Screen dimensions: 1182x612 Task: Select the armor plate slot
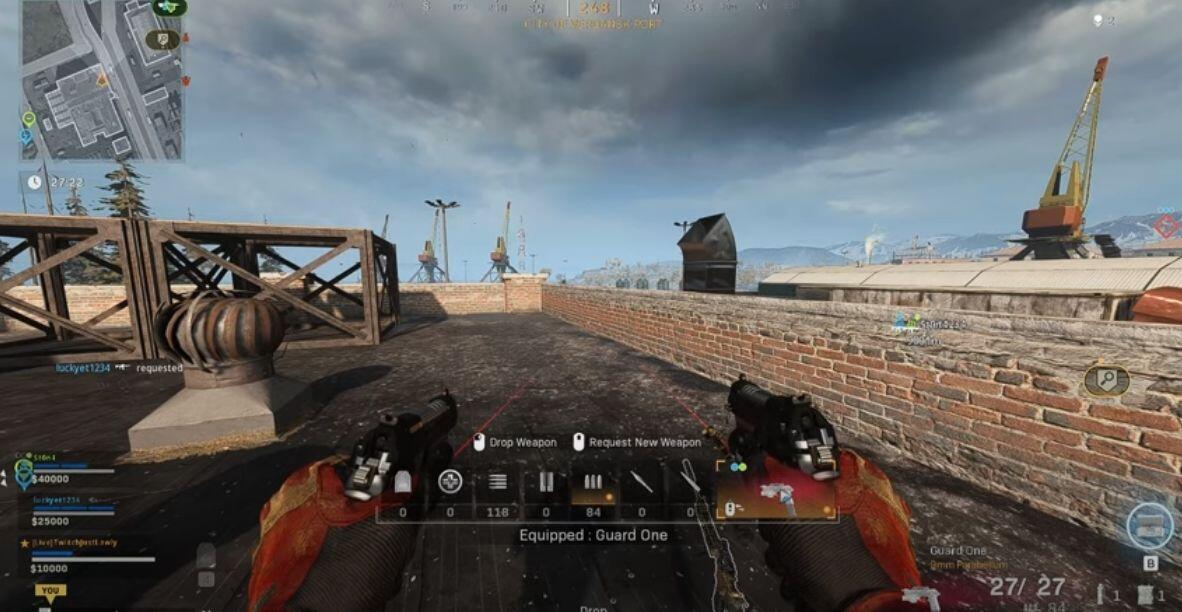[402, 484]
